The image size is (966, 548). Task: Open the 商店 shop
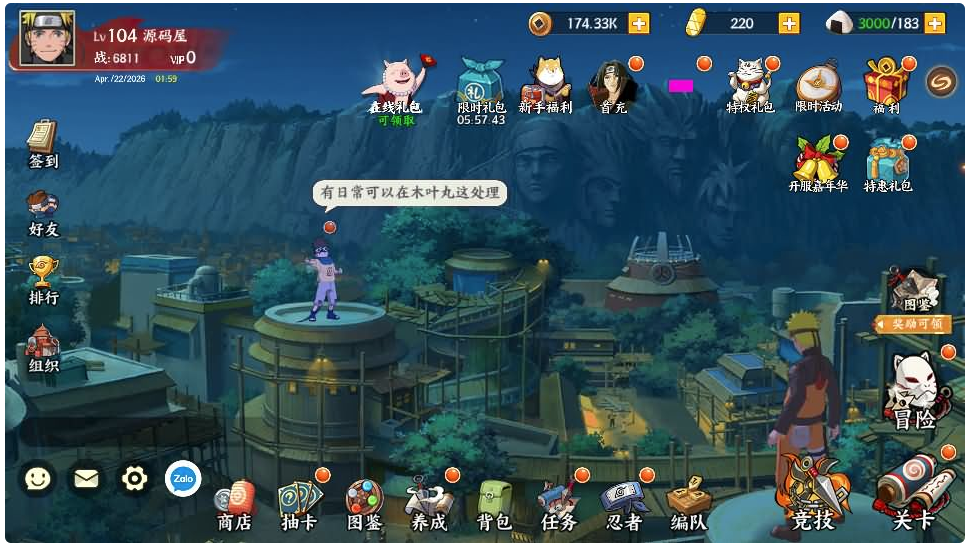(234, 504)
